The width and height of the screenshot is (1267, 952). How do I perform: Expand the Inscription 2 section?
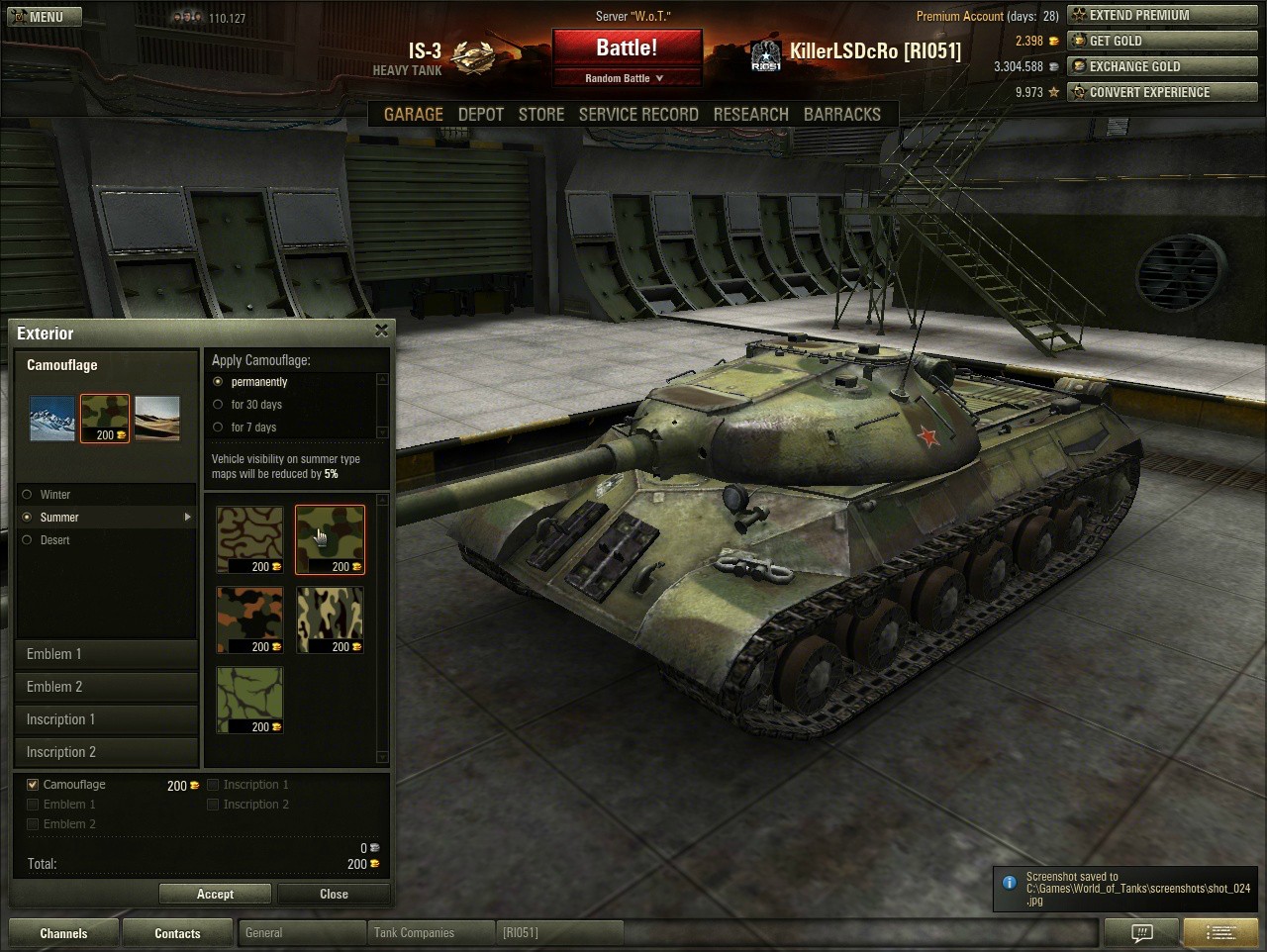(107, 752)
